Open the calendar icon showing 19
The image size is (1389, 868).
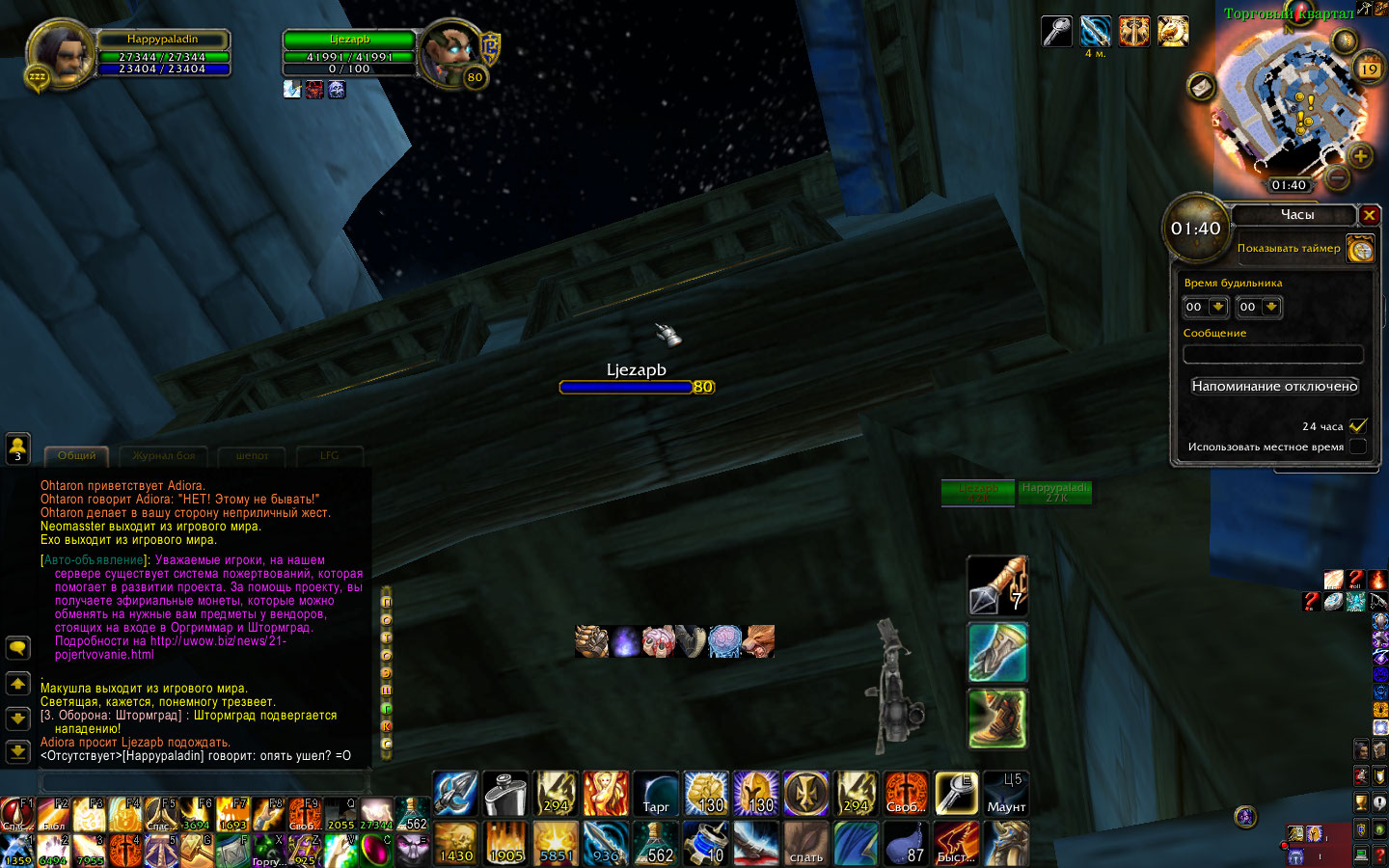click(1369, 68)
